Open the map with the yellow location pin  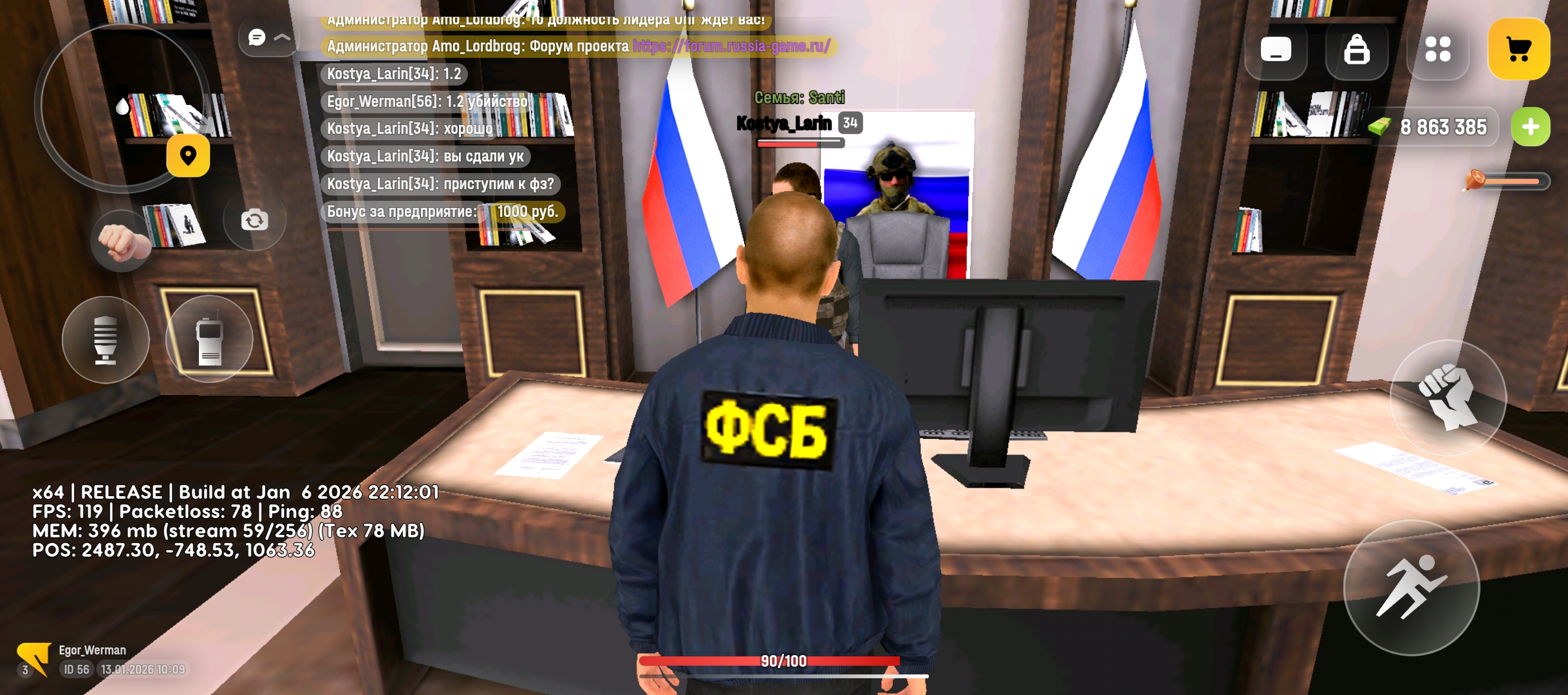[x=189, y=154]
